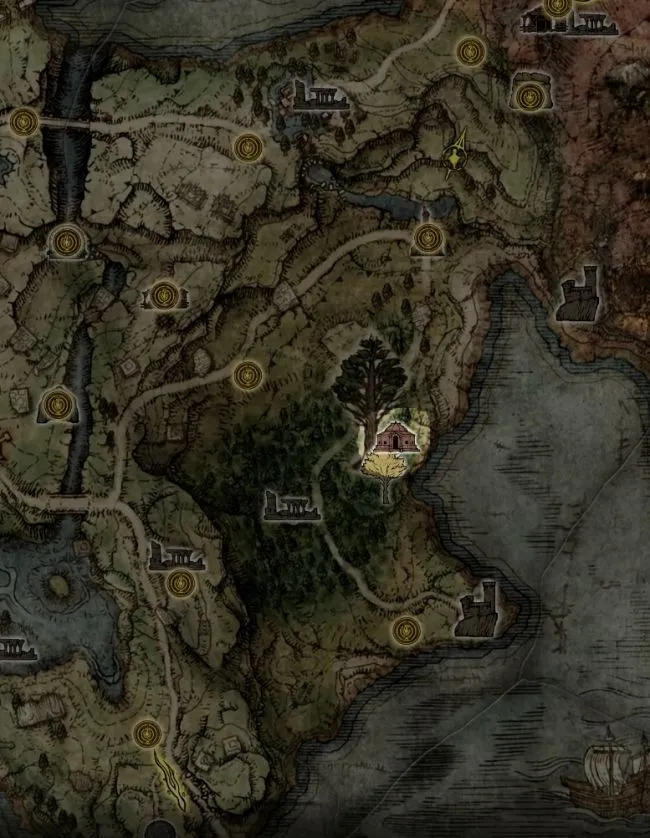Click the tower ruin marker above the bay
The height and width of the screenshot is (838, 650).
pos(578,294)
